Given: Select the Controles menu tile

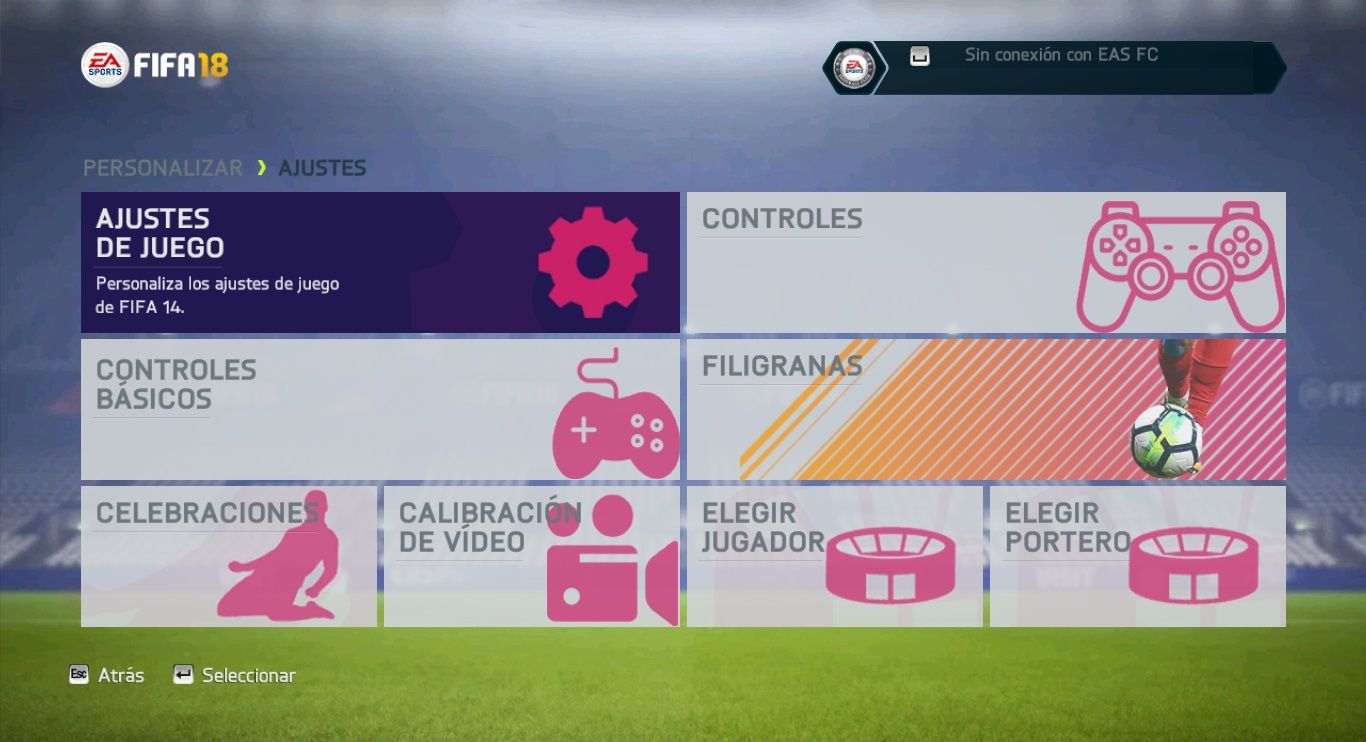Looking at the screenshot, I should pos(985,262).
